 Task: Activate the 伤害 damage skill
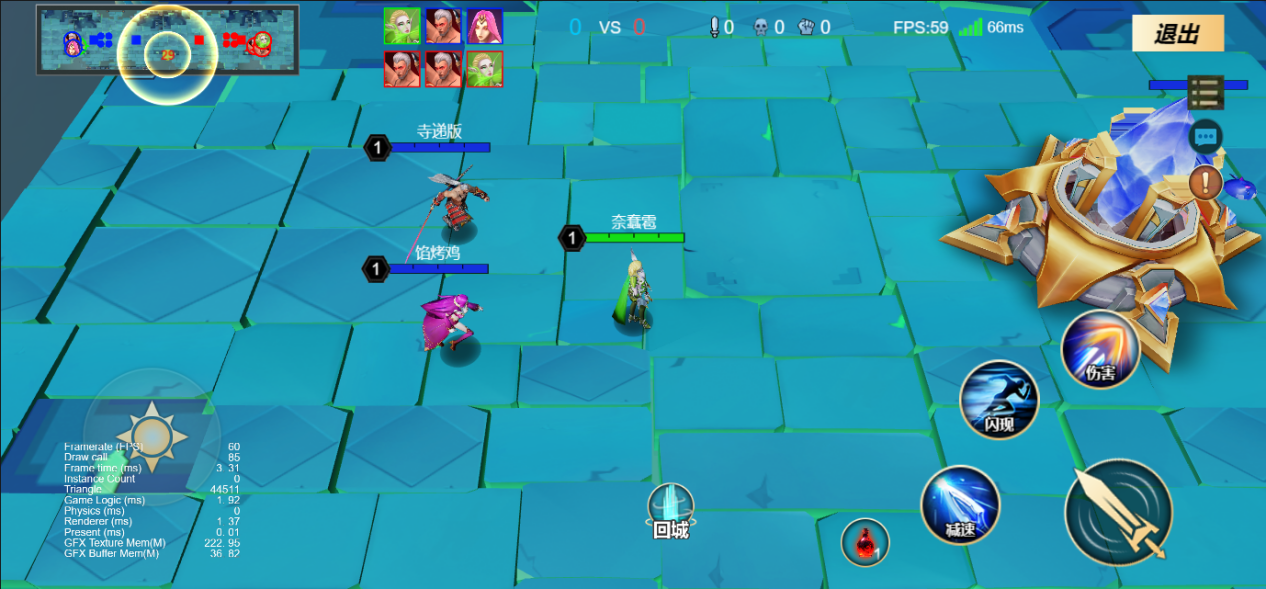(x=1101, y=349)
